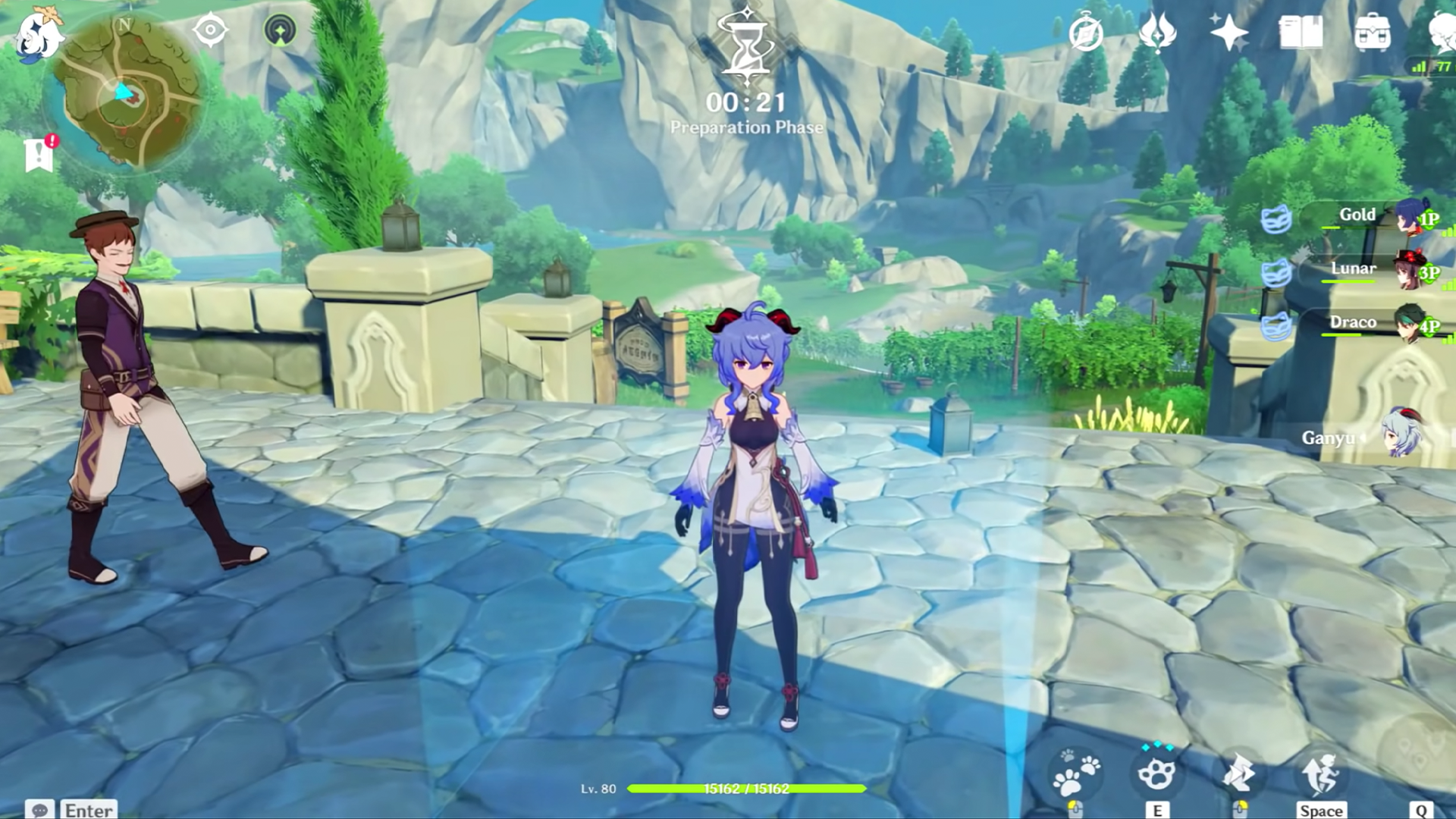Open the green round icon beside the crosshair
Image resolution: width=1456 pixels, height=819 pixels.
pyautogui.click(x=280, y=31)
